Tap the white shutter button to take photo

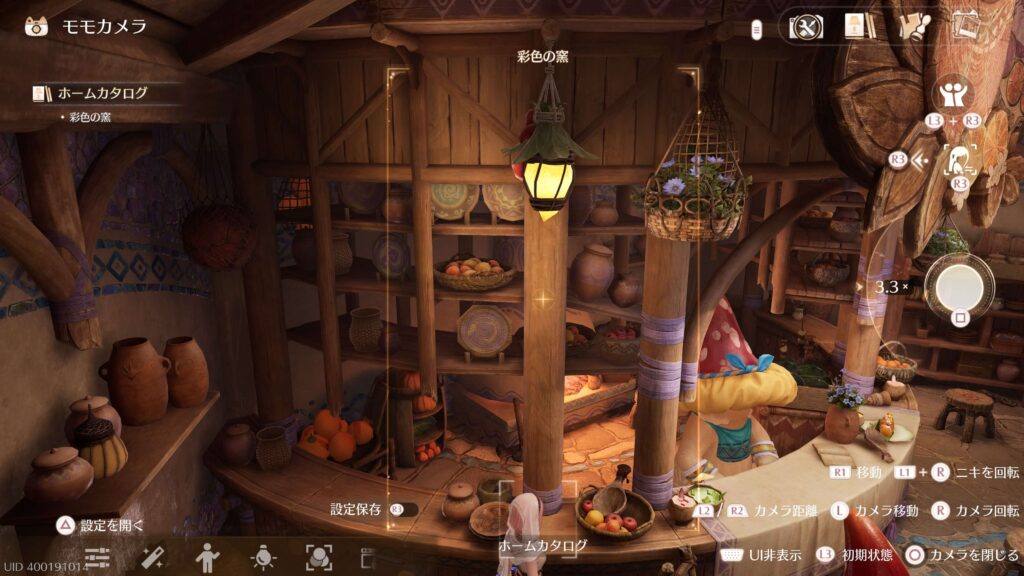point(959,285)
